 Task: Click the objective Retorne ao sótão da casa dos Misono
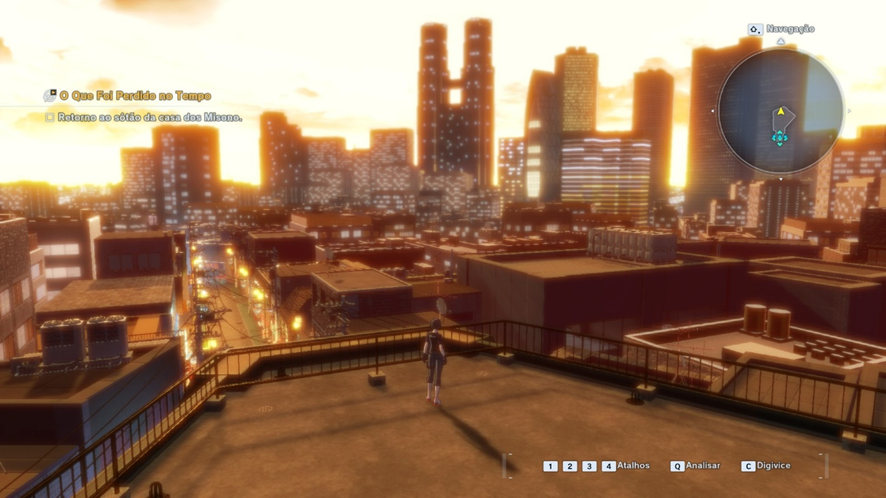150,118
